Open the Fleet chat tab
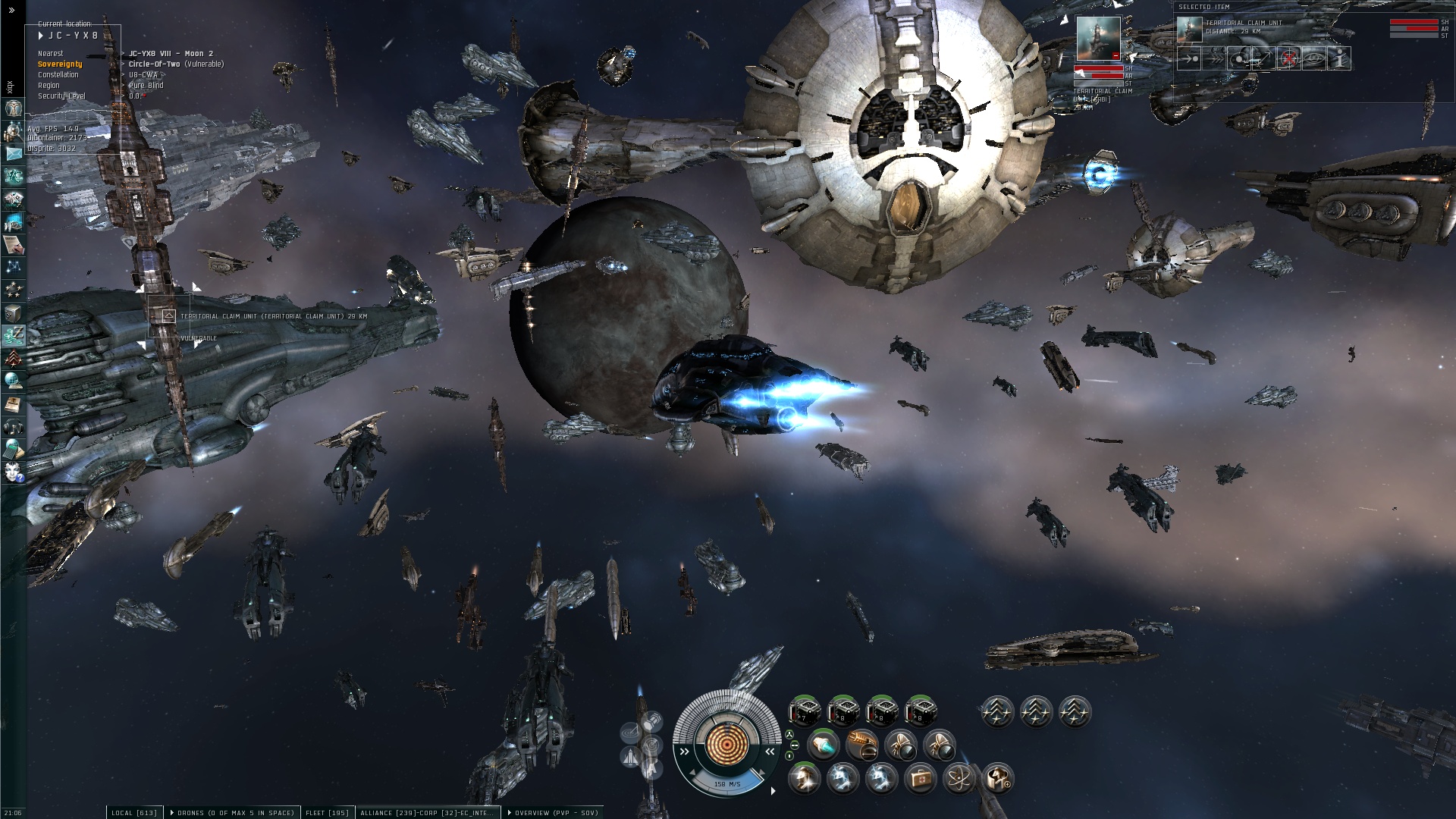This screenshot has height=819, width=1456. [327, 813]
